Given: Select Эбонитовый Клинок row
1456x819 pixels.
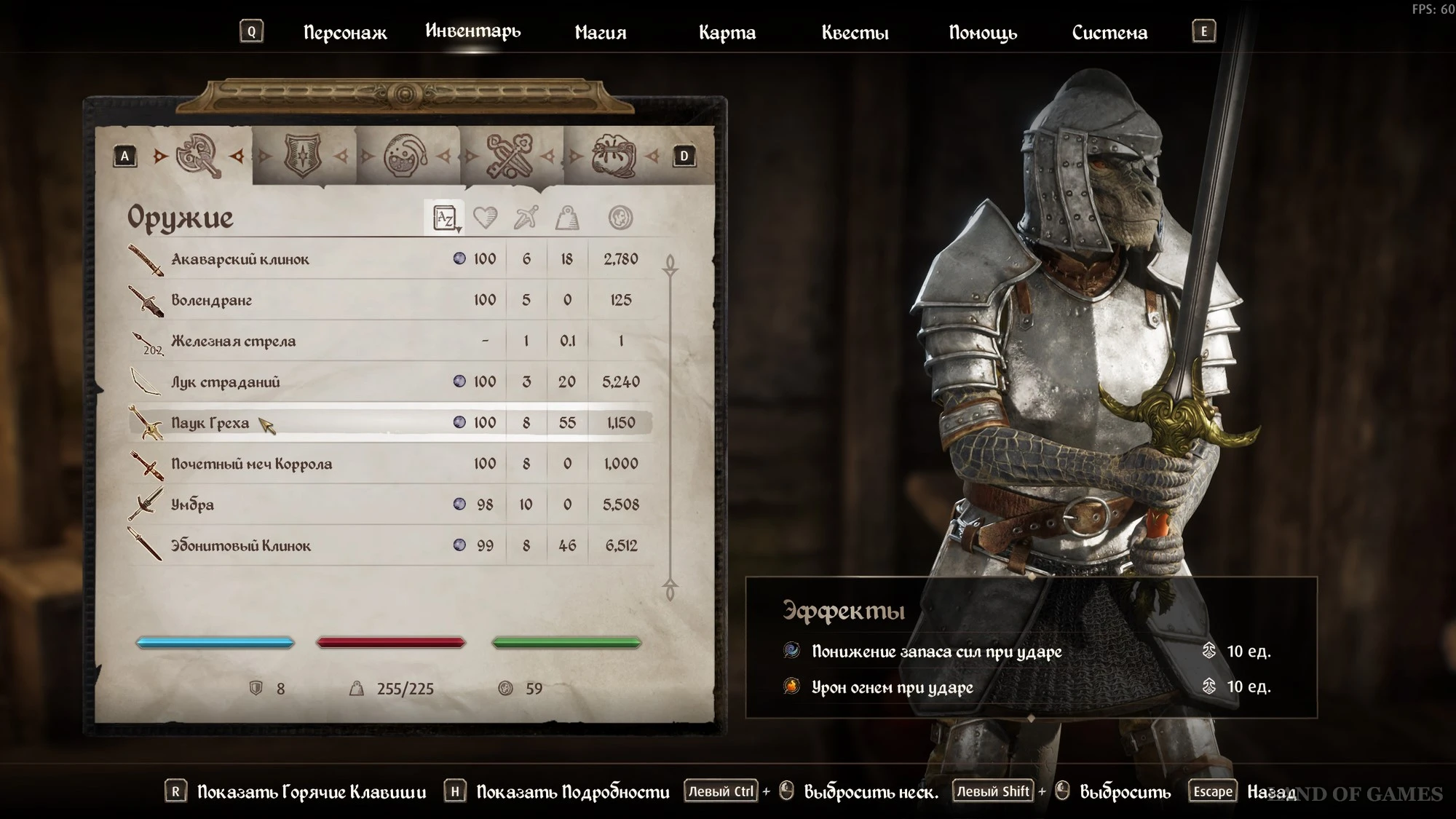Looking at the screenshot, I should [x=240, y=546].
